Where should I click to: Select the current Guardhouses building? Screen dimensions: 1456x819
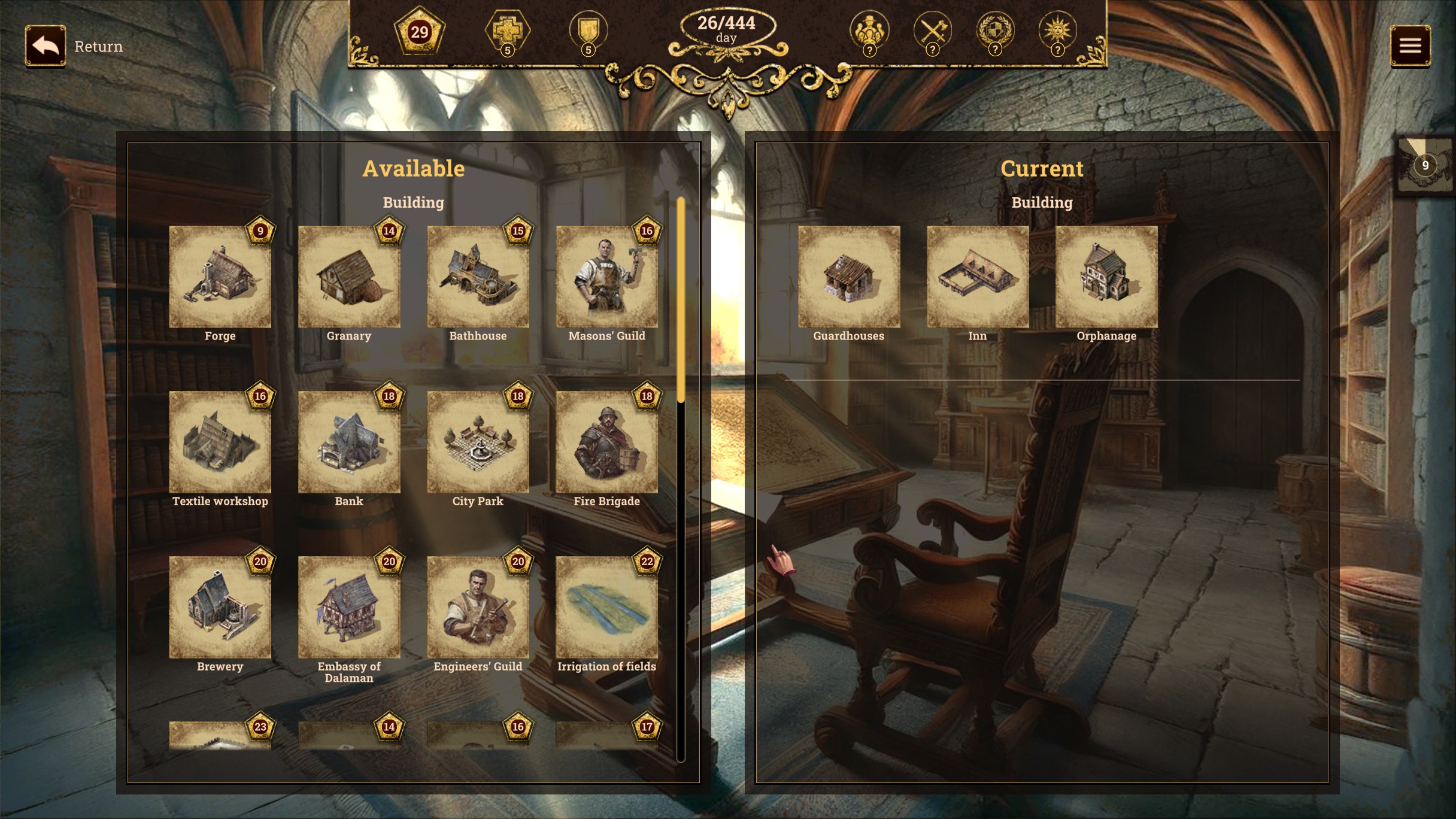click(849, 277)
